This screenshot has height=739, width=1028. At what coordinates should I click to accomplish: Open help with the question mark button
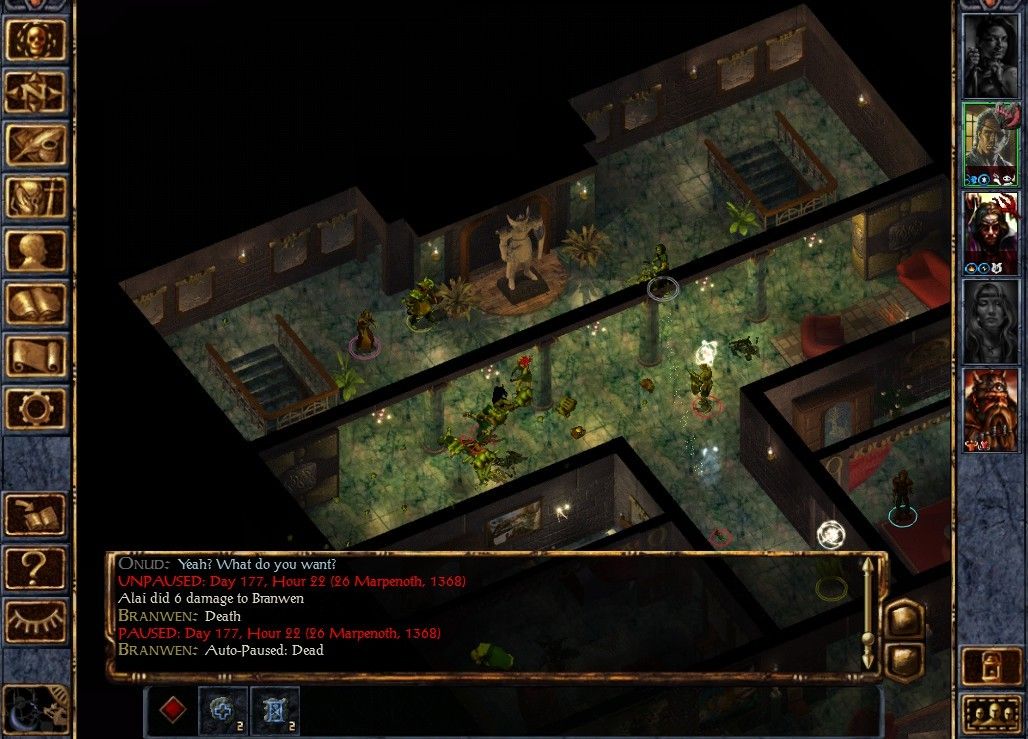[x=36, y=568]
